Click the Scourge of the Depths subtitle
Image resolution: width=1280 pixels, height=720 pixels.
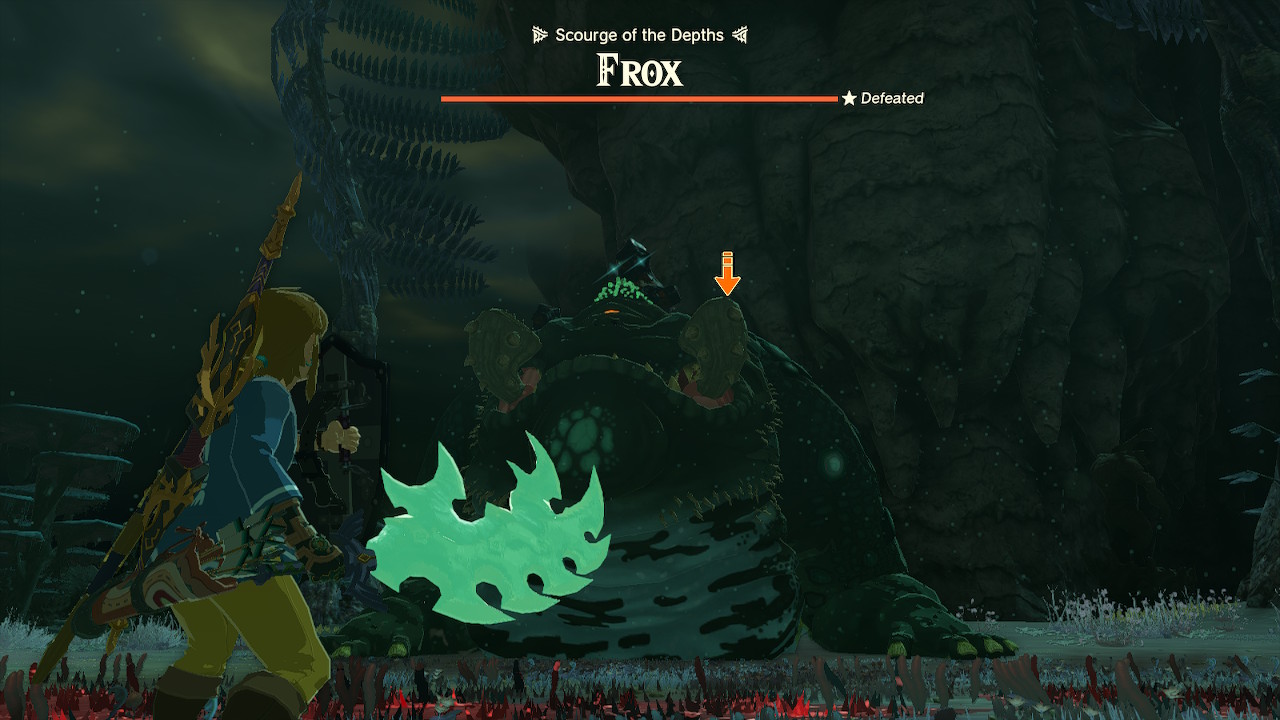pos(639,34)
